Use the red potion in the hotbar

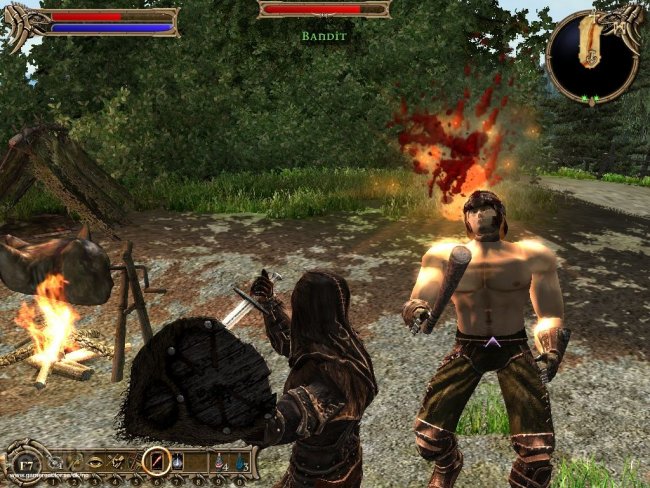coord(219,460)
